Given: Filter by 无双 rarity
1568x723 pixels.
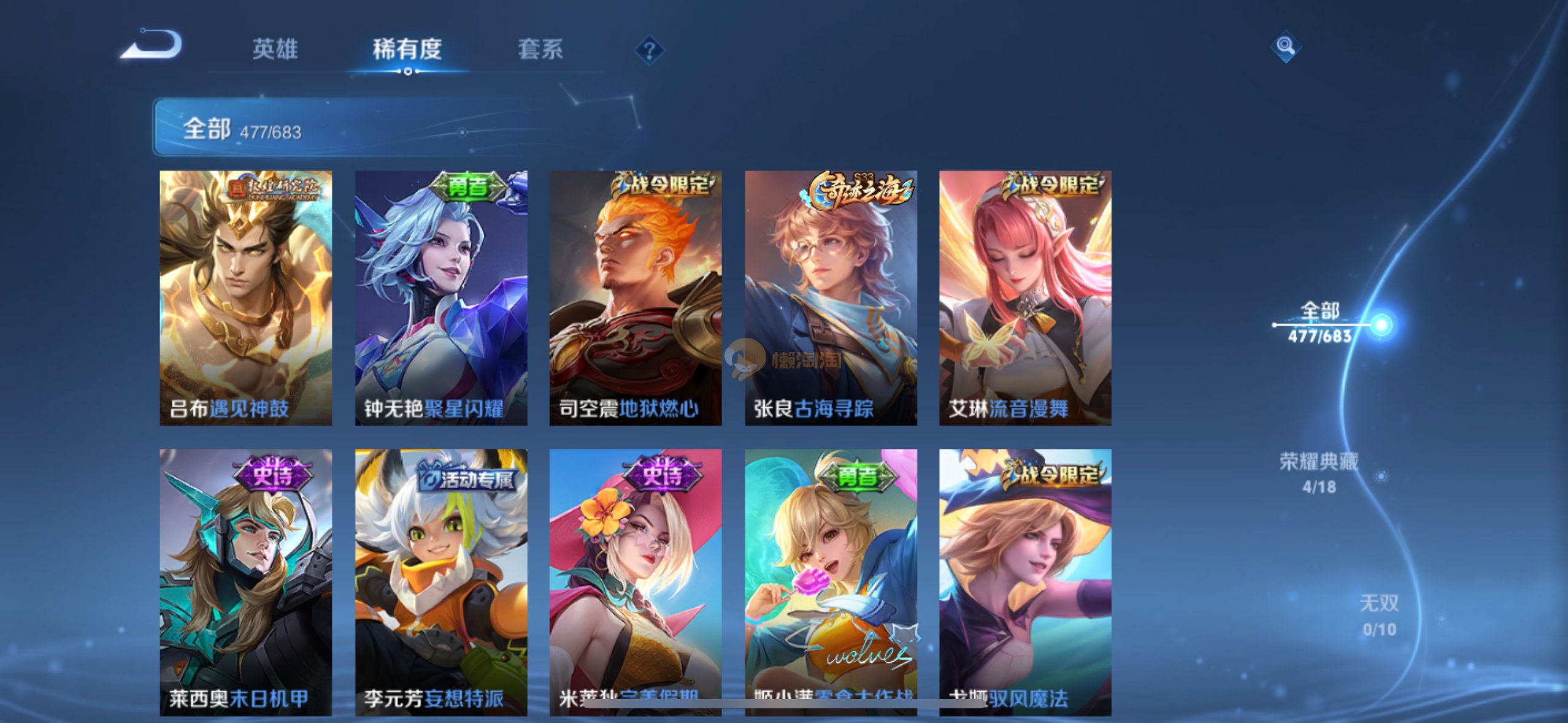Looking at the screenshot, I should tap(1379, 614).
